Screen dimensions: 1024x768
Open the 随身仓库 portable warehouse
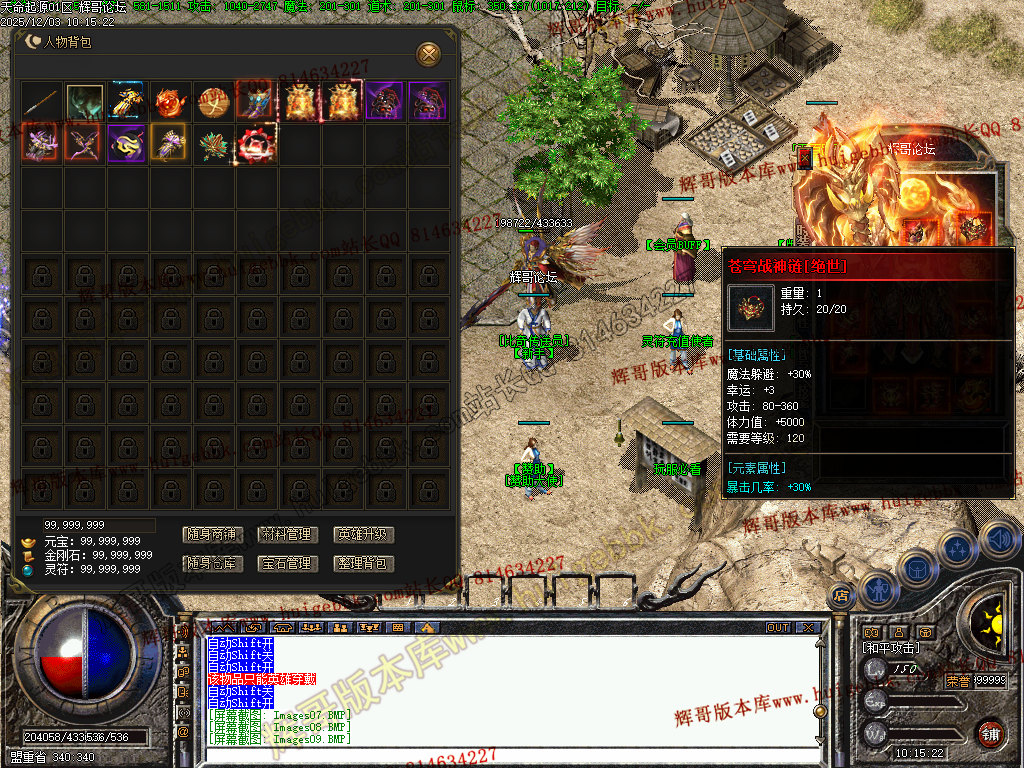pyautogui.click(x=210, y=564)
